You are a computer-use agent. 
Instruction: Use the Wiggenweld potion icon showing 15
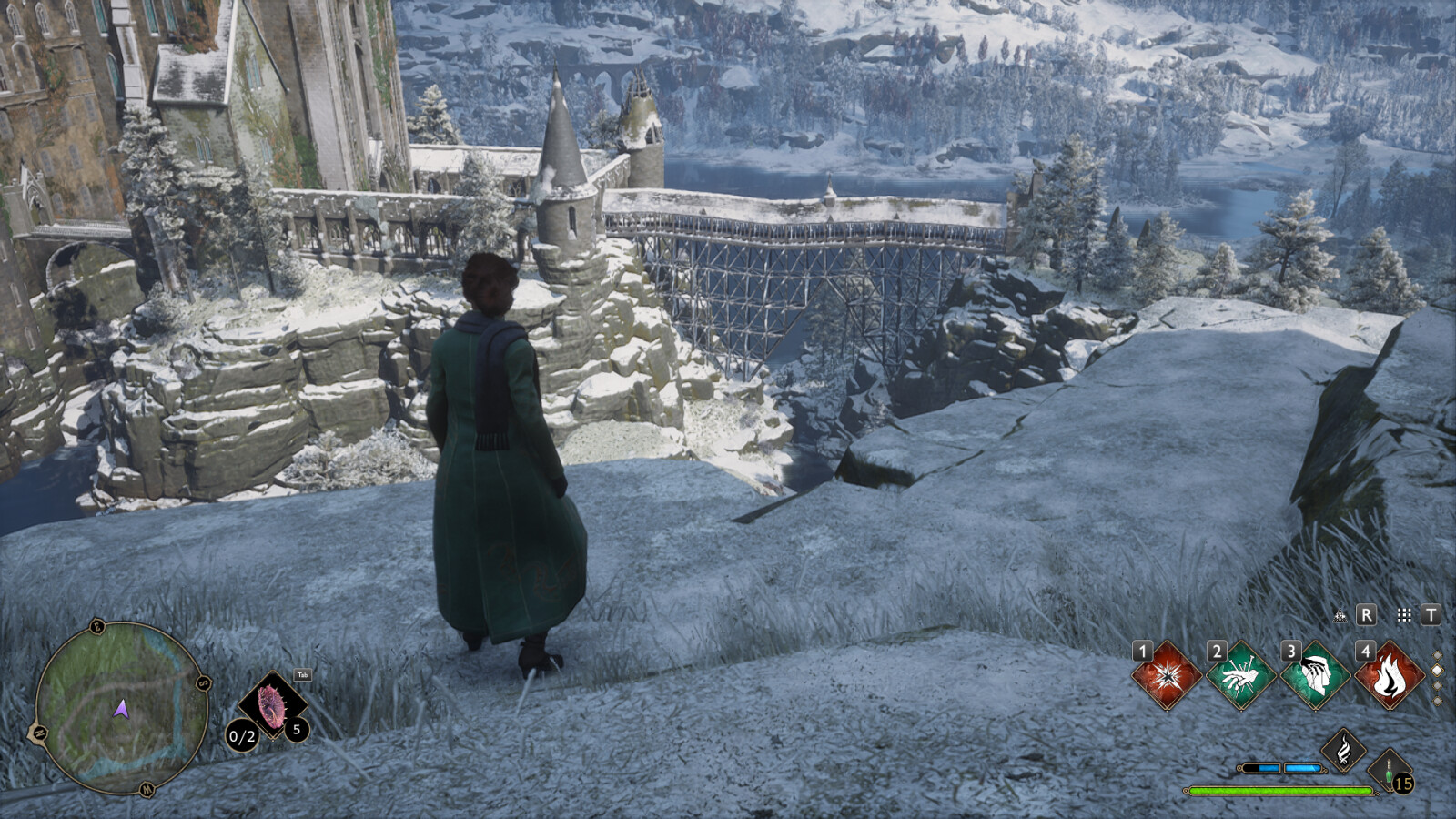[x=1390, y=771]
